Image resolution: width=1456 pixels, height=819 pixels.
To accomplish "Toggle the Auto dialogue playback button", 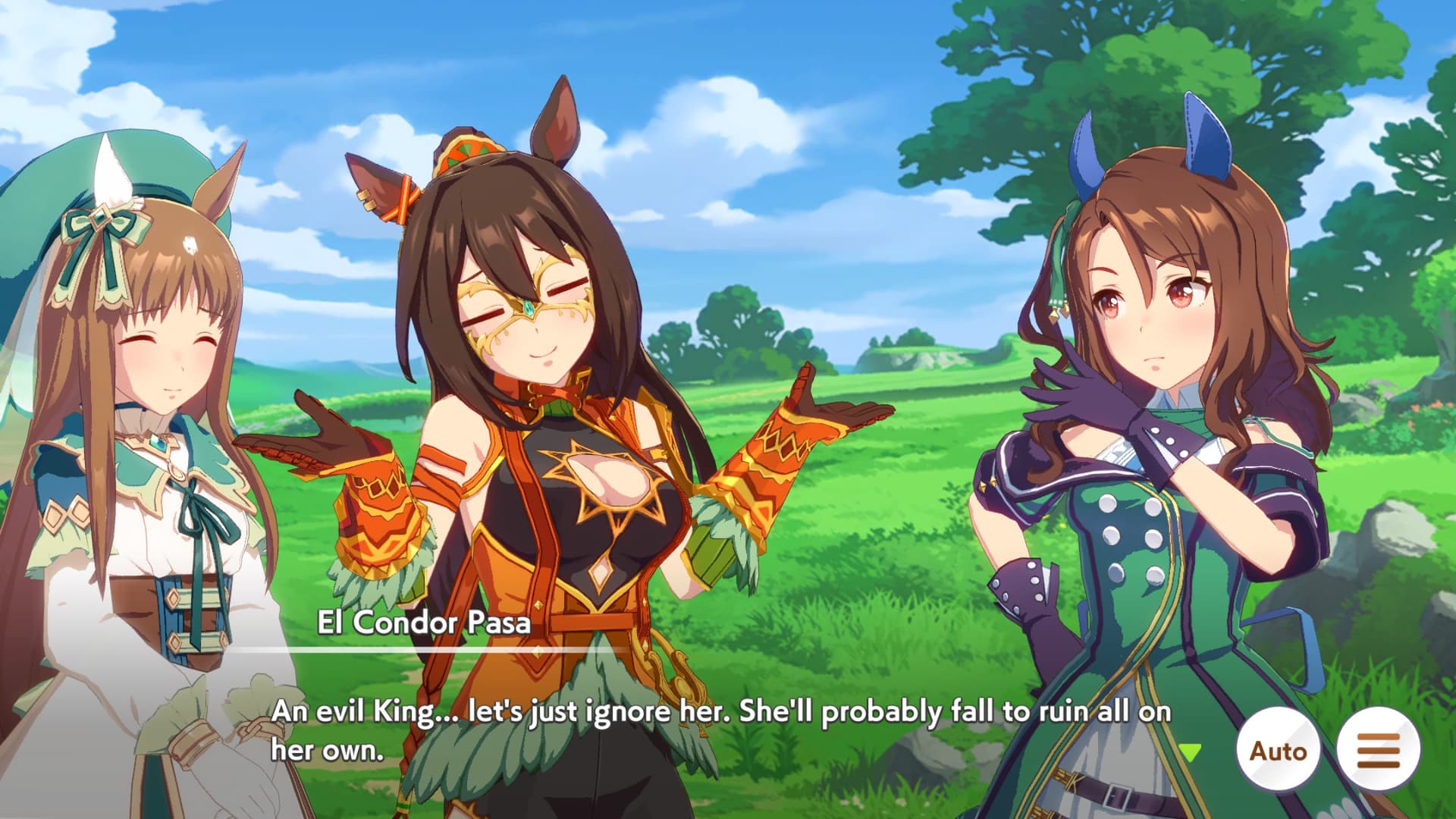I will click(x=1278, y=750).
